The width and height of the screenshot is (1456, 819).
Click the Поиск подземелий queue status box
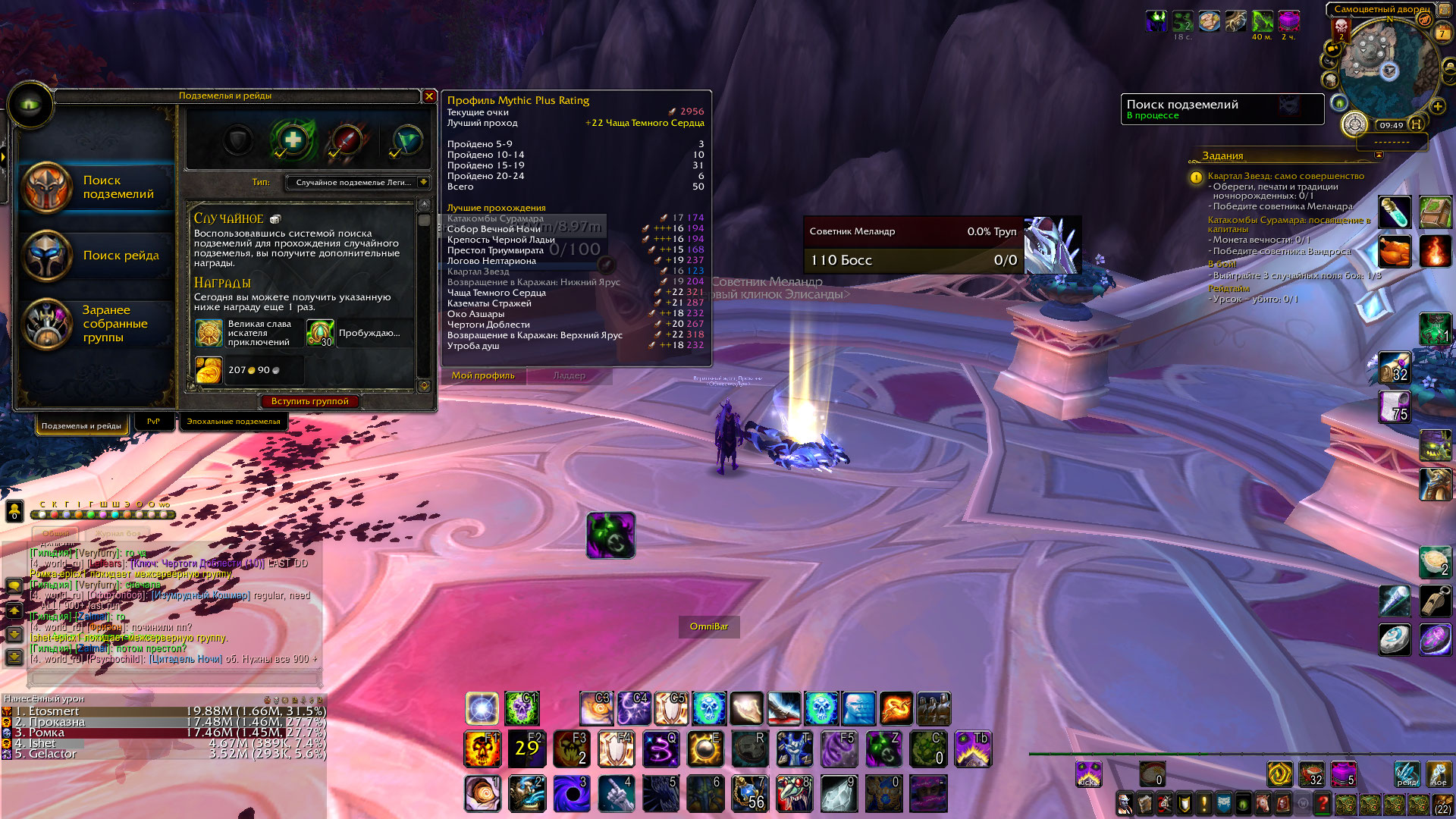[x=1221, y=109]
